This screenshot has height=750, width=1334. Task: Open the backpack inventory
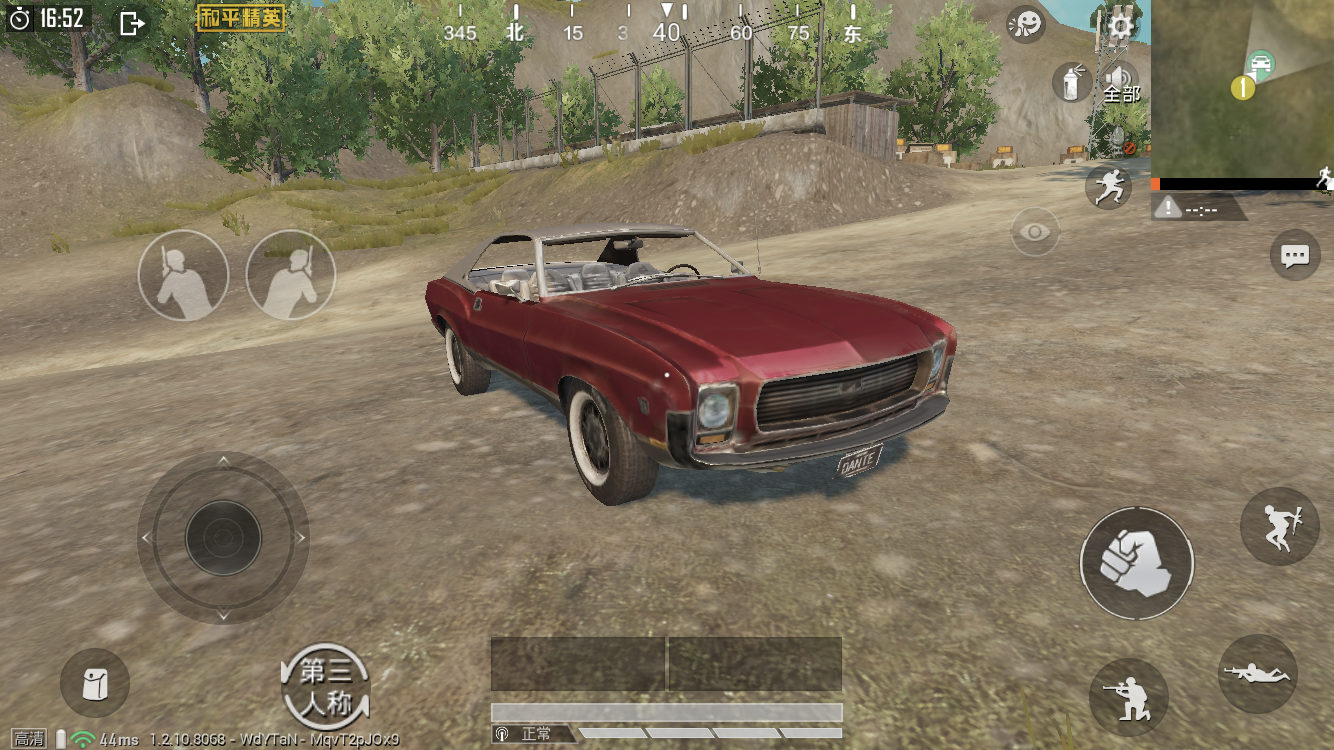(x=95, y=683)
